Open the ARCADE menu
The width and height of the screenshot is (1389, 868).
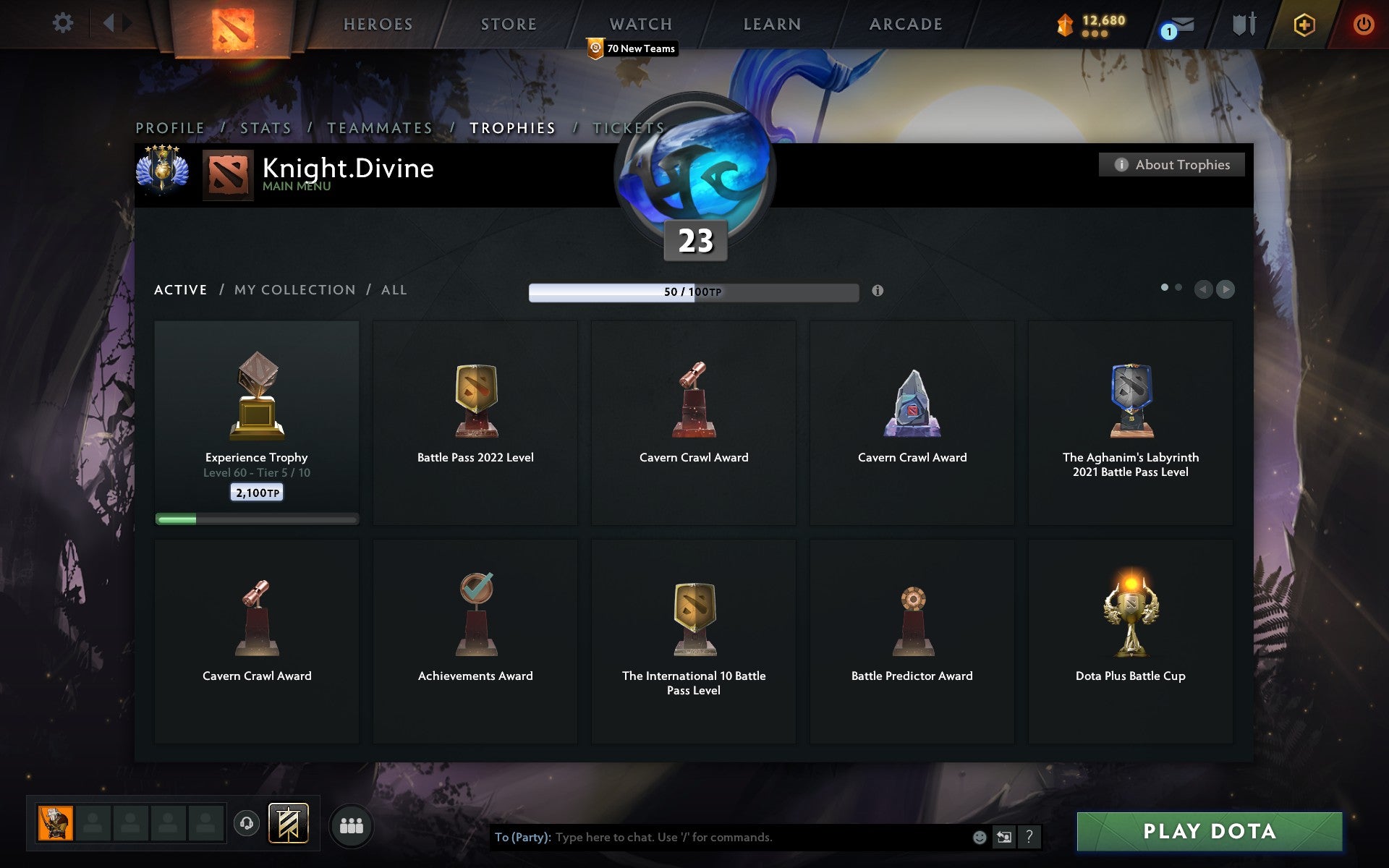905,23
